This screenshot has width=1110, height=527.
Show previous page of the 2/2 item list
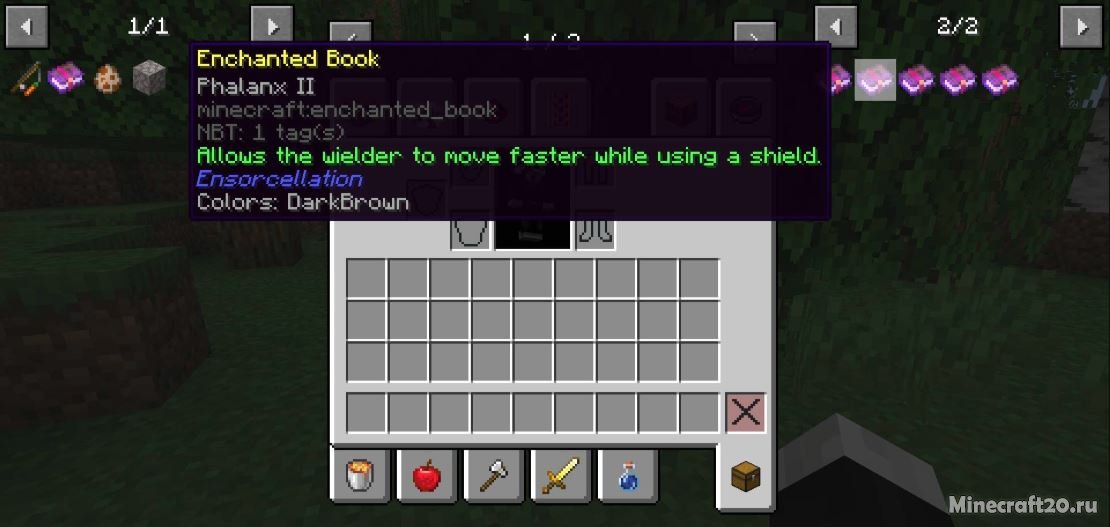836,27
